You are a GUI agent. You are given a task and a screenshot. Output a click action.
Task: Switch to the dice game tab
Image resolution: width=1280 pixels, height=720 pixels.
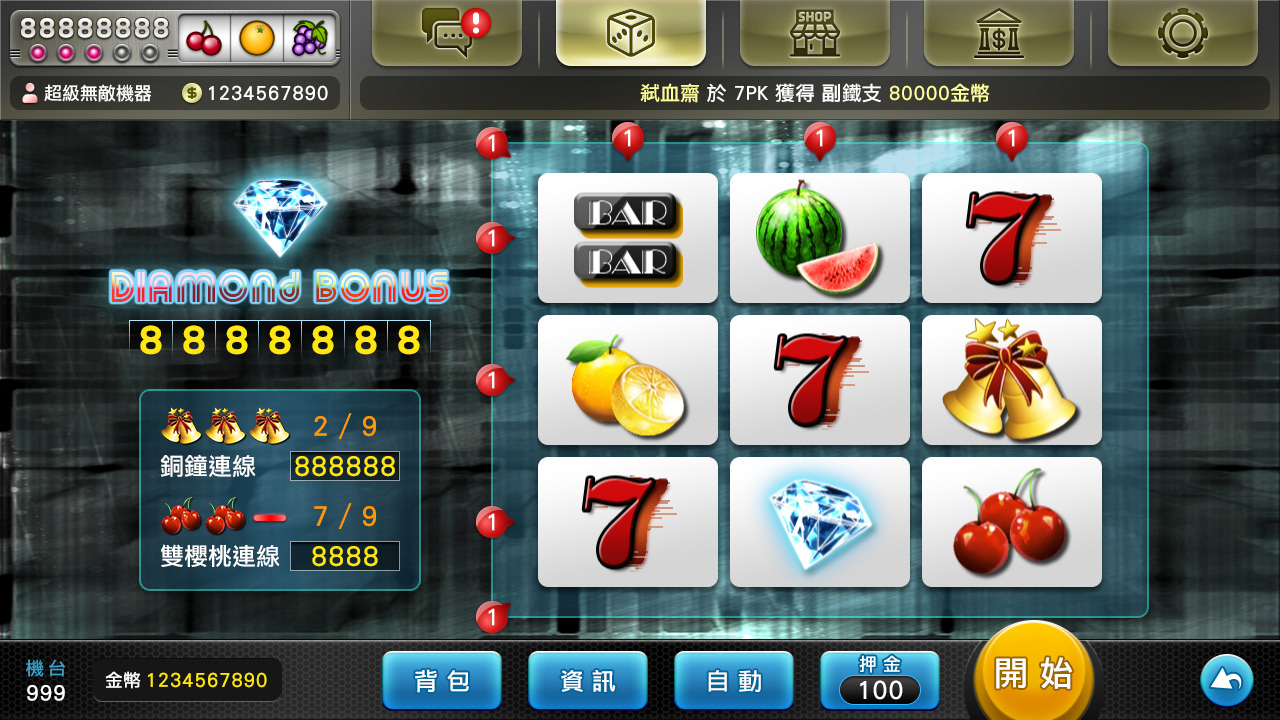(630, 33)
